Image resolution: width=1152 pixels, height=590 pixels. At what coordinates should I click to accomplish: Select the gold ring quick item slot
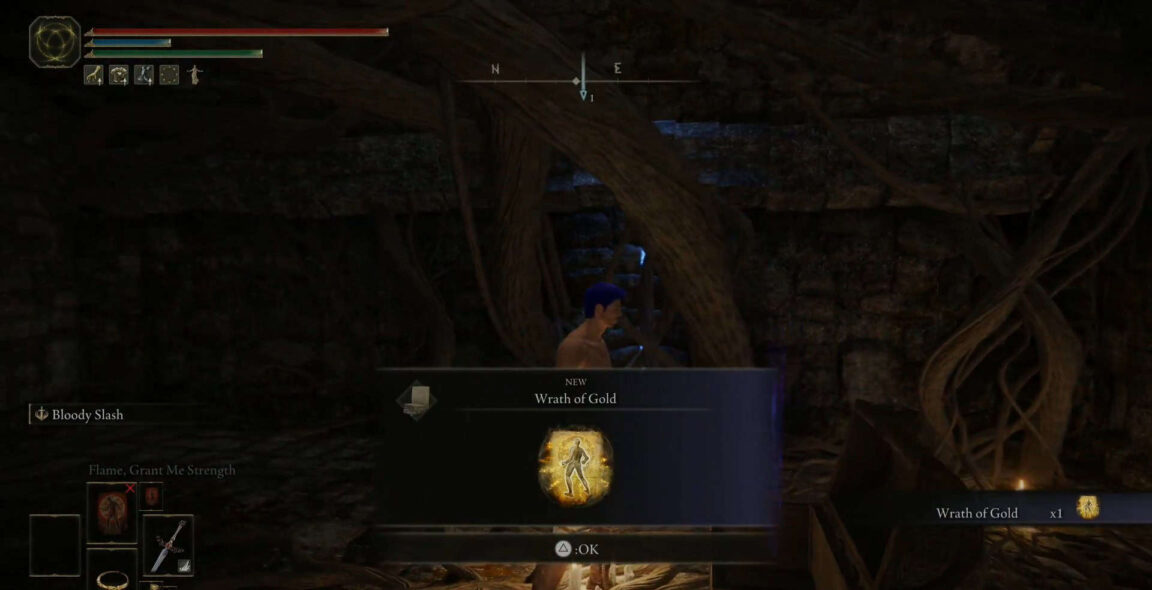(111, 574)
